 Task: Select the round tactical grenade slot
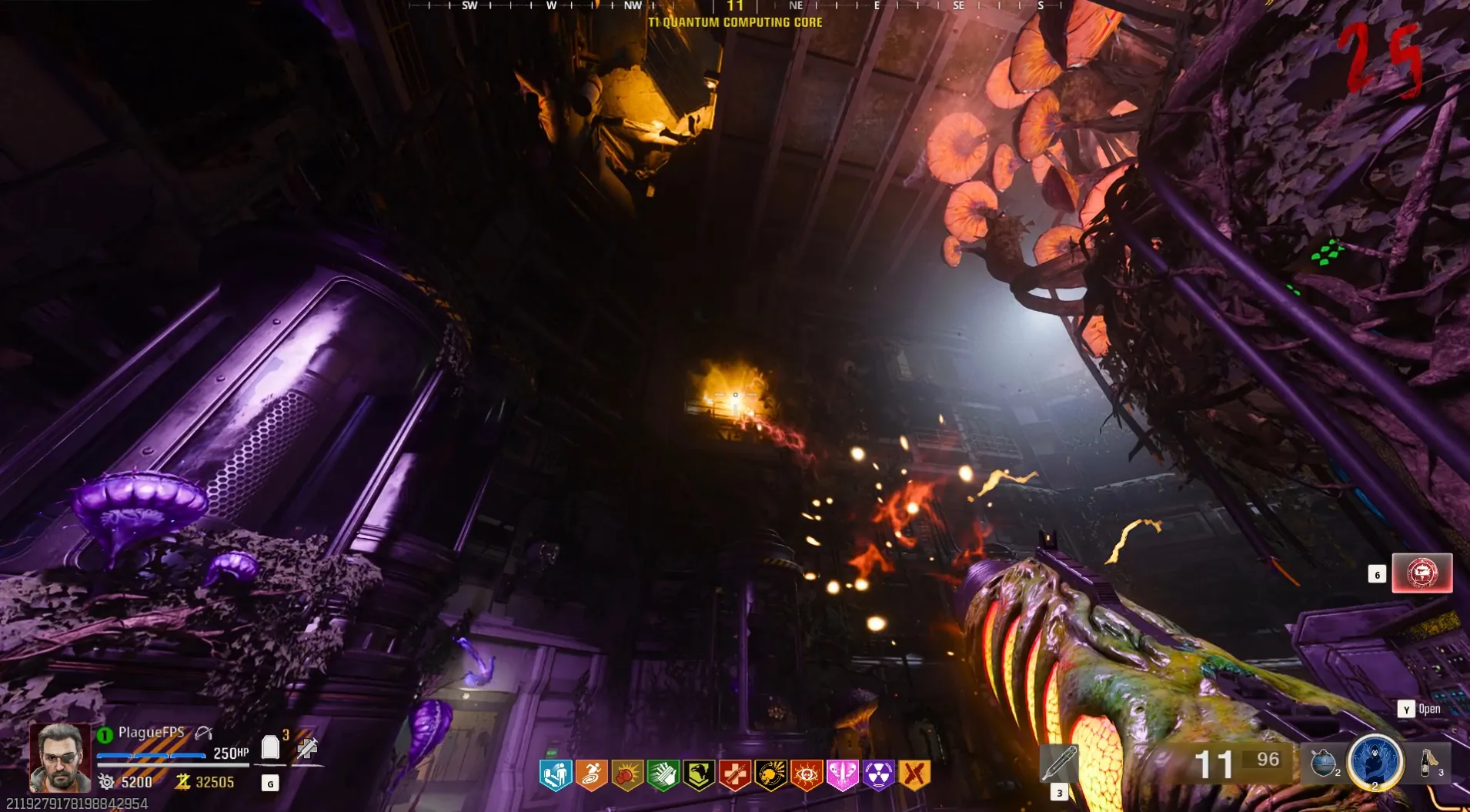click(1324, 764)
